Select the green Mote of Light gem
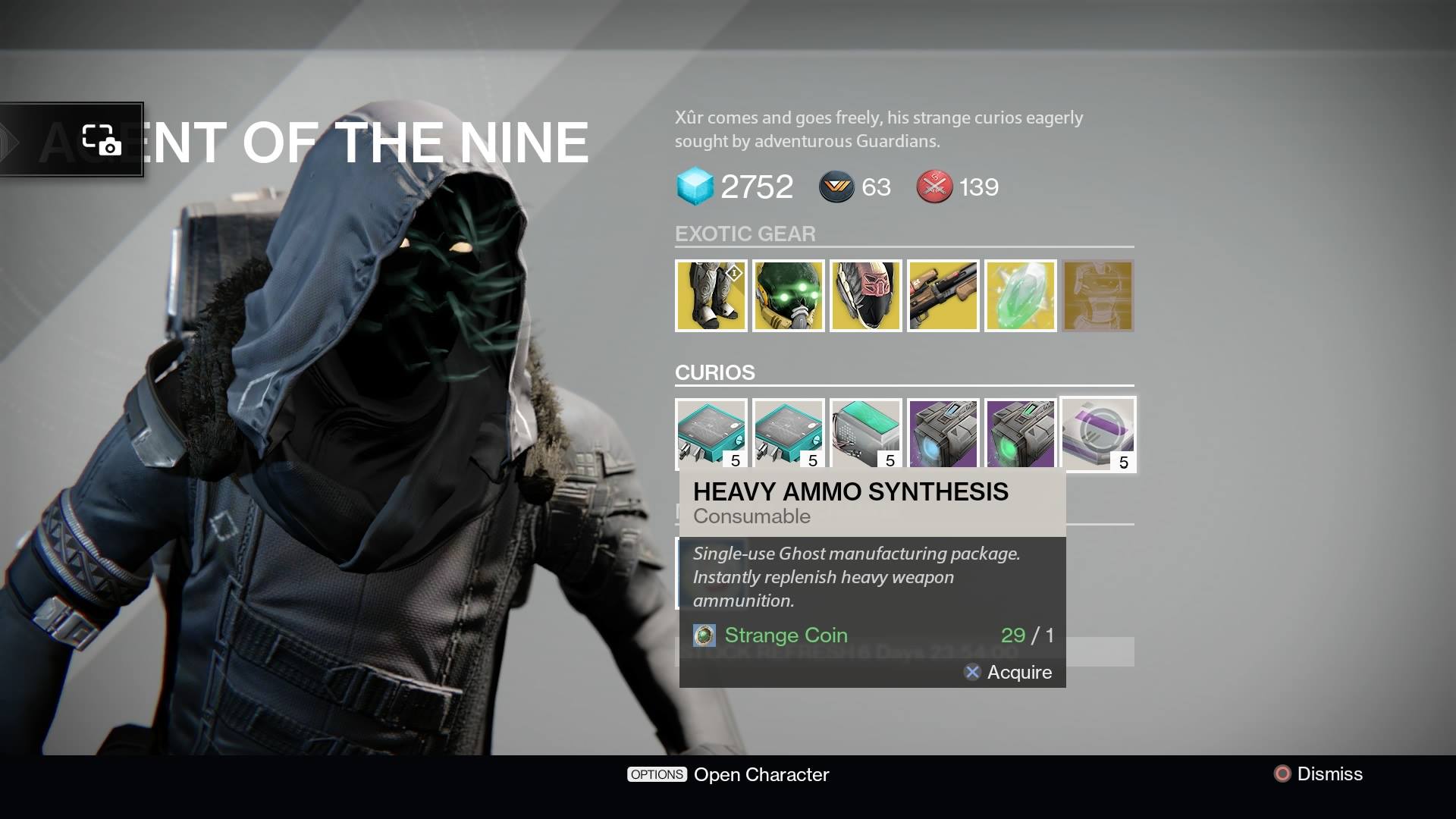Screen dimensions: 1456x819 click(x=1021, y=296)
